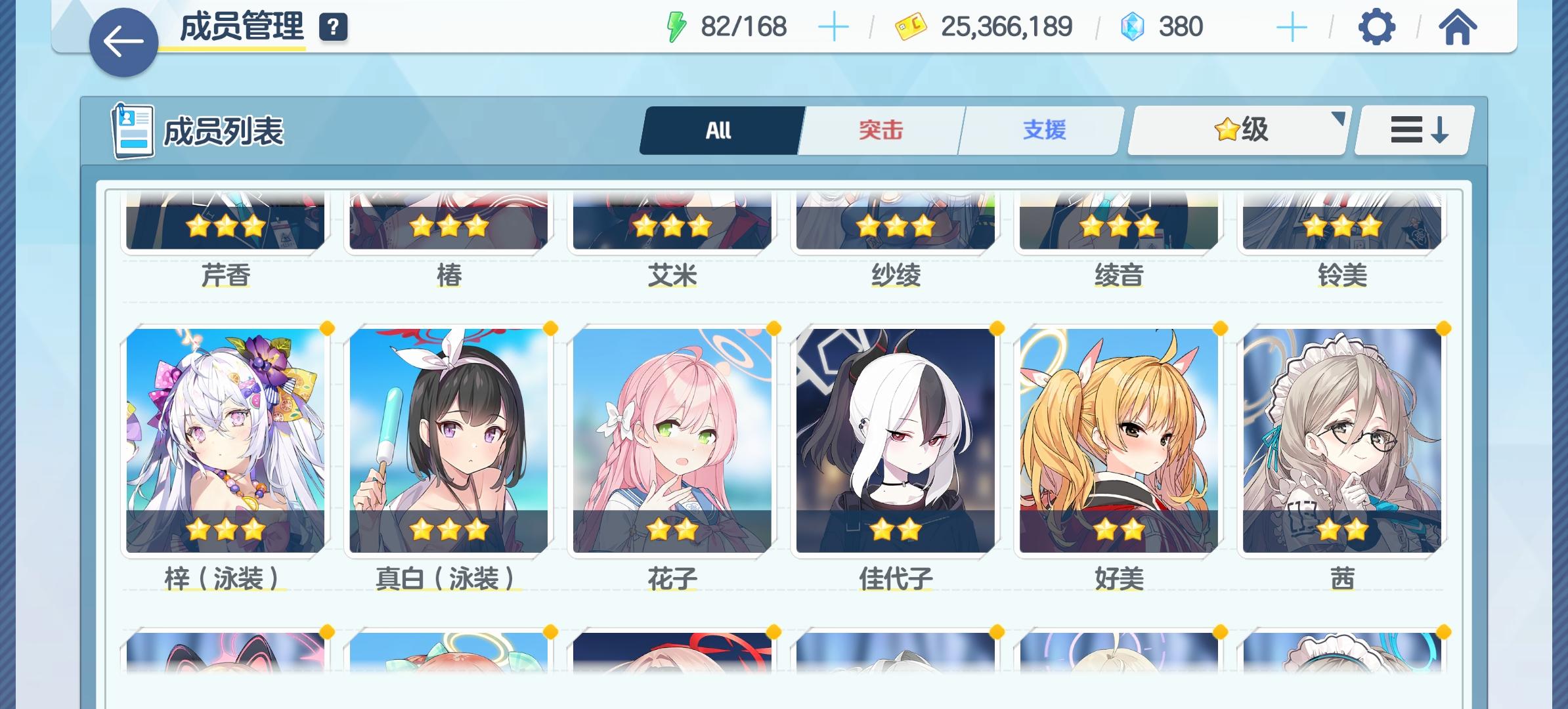Expand the star rank filter dropdown arrow
Image resolution: width=1568 pixels, height=709 pixels.
click(1338, 118)
